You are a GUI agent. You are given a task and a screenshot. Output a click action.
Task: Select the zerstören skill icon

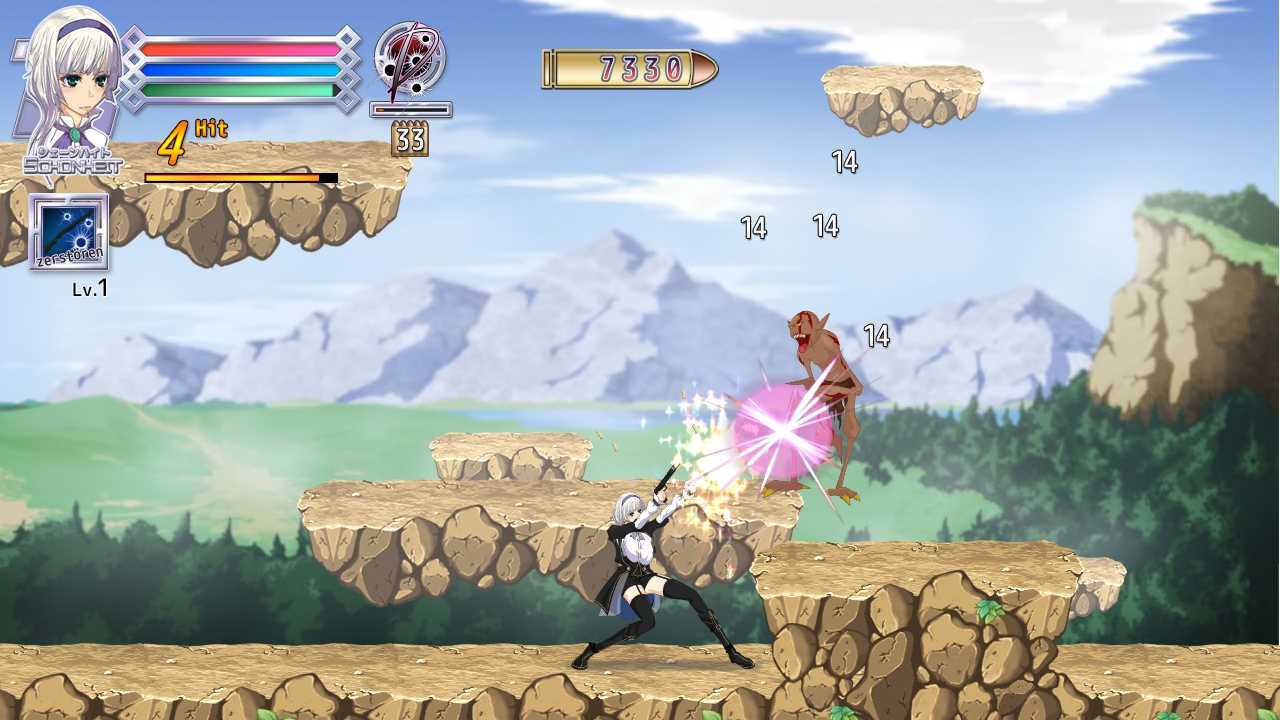click(68, 232)
